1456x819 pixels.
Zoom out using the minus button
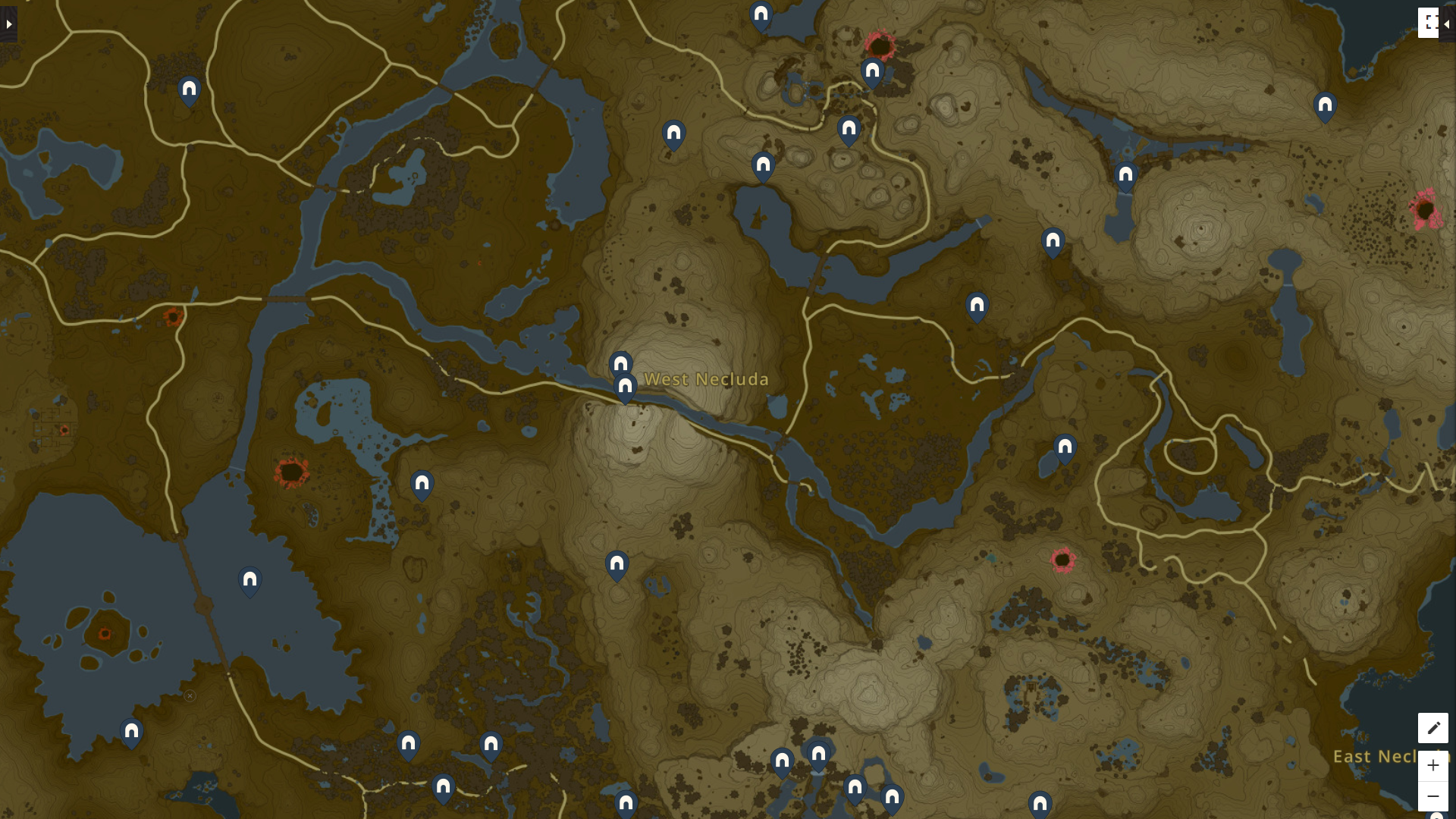click(1432, 796)
